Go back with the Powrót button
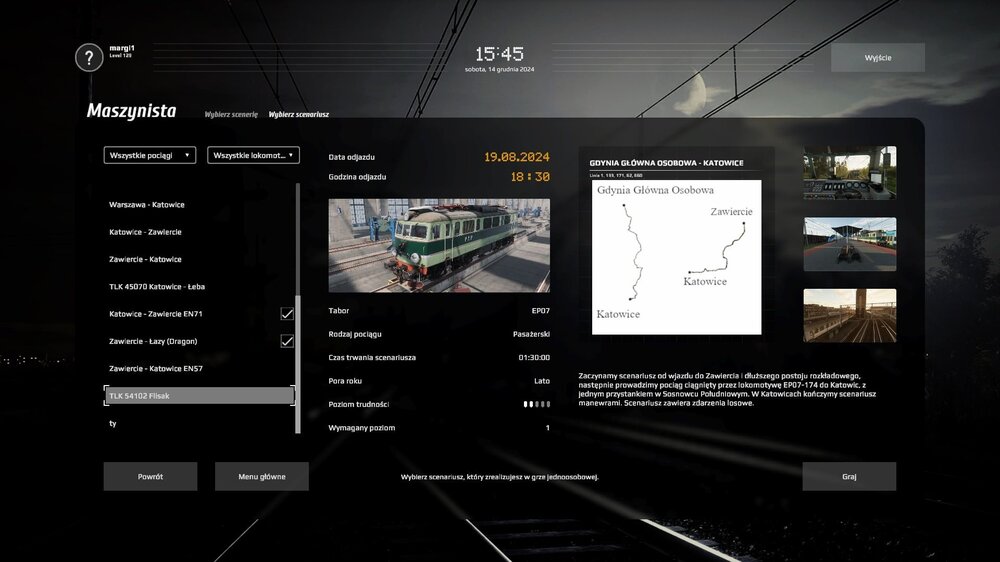Viewport: 1000px width, 562px height. pos(150,476)
